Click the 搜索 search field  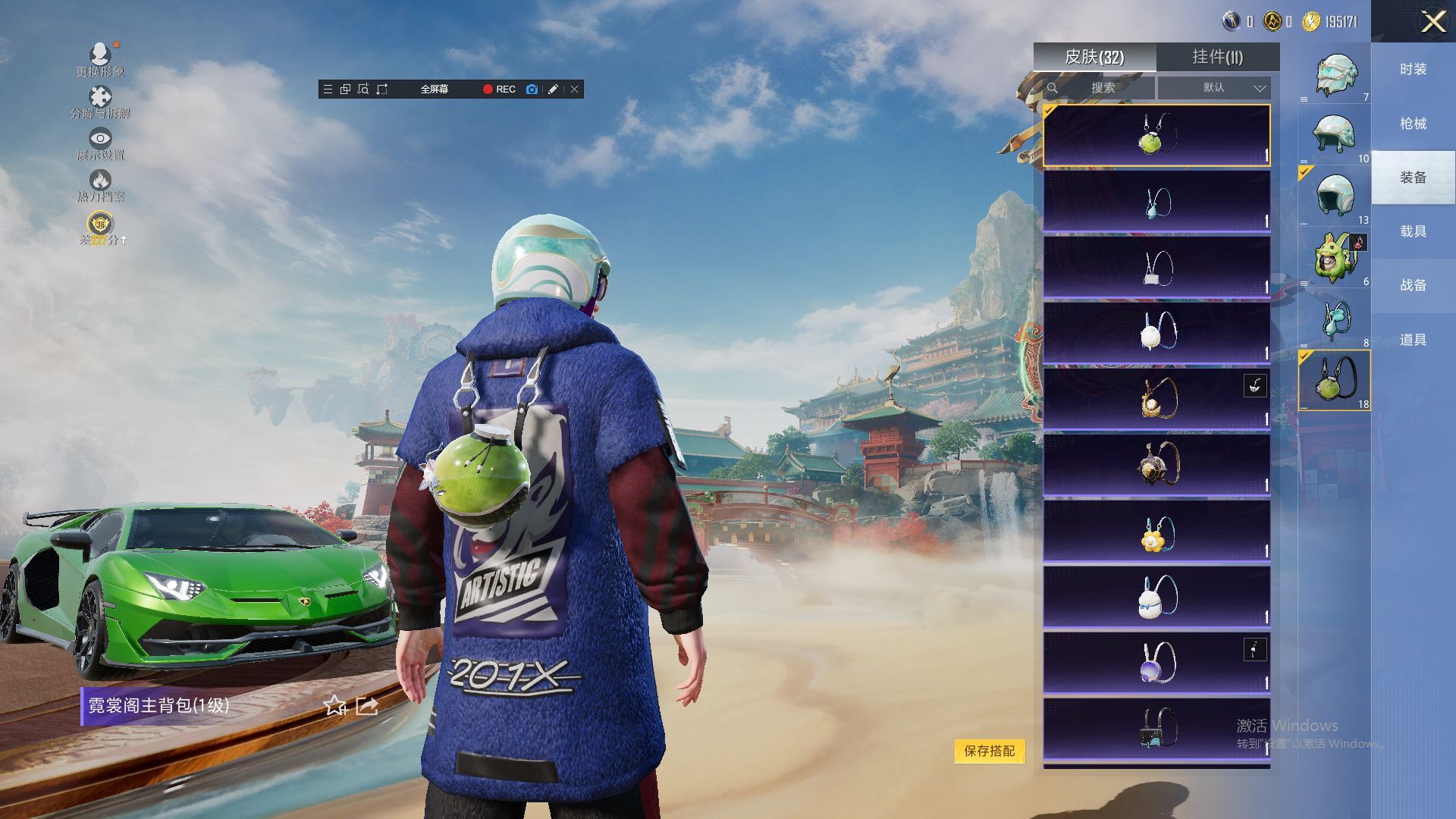click(x=1101, y=88)
